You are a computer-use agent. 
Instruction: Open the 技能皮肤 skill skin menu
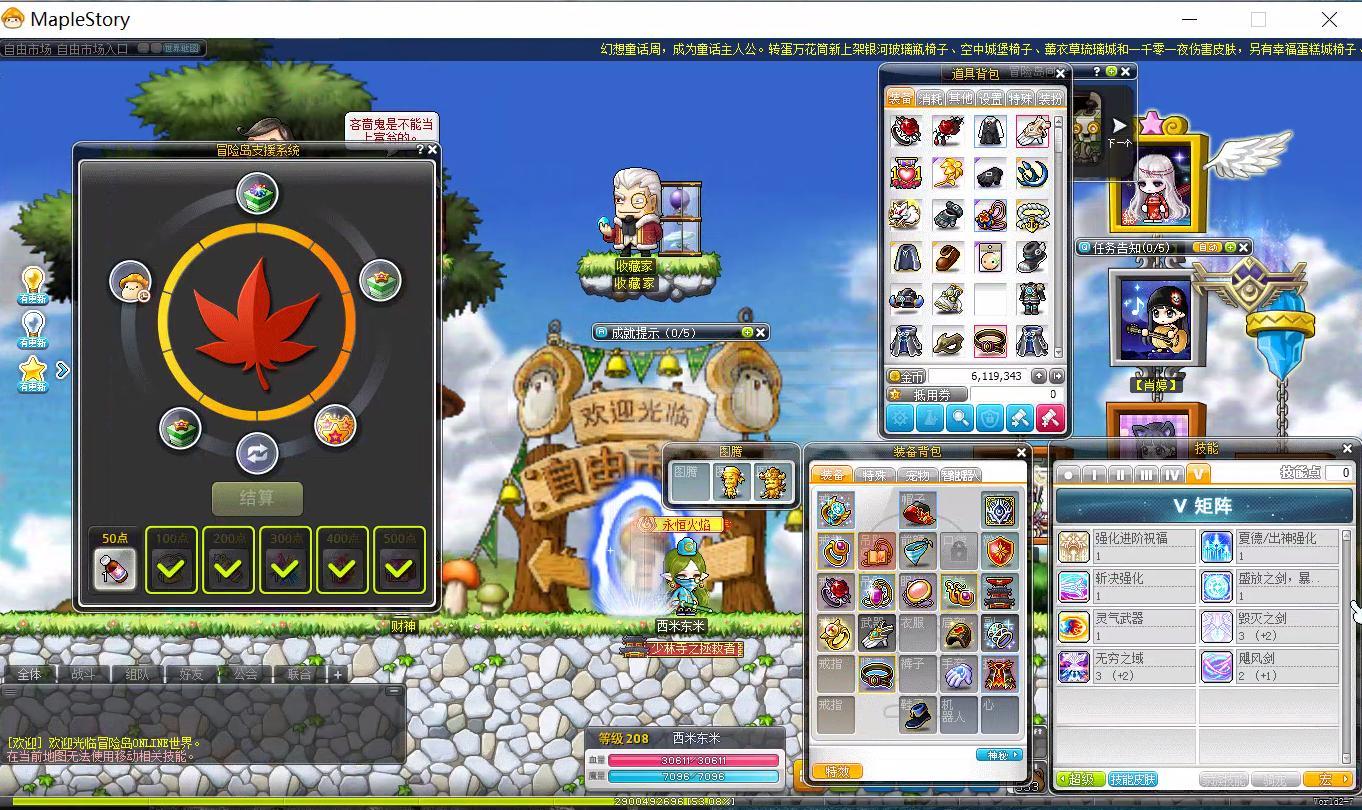(1133, 779)
